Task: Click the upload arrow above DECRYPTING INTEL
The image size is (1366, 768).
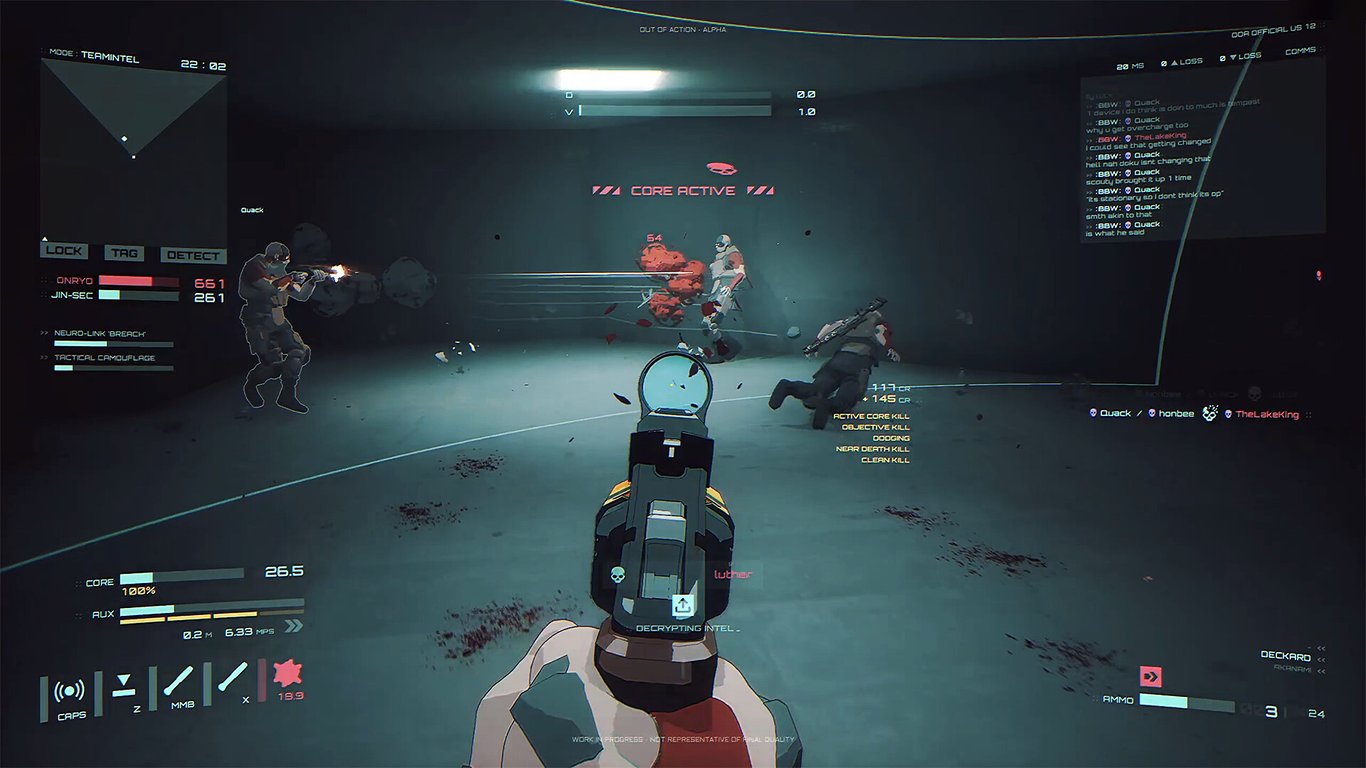Action: (x=683, y=604)
